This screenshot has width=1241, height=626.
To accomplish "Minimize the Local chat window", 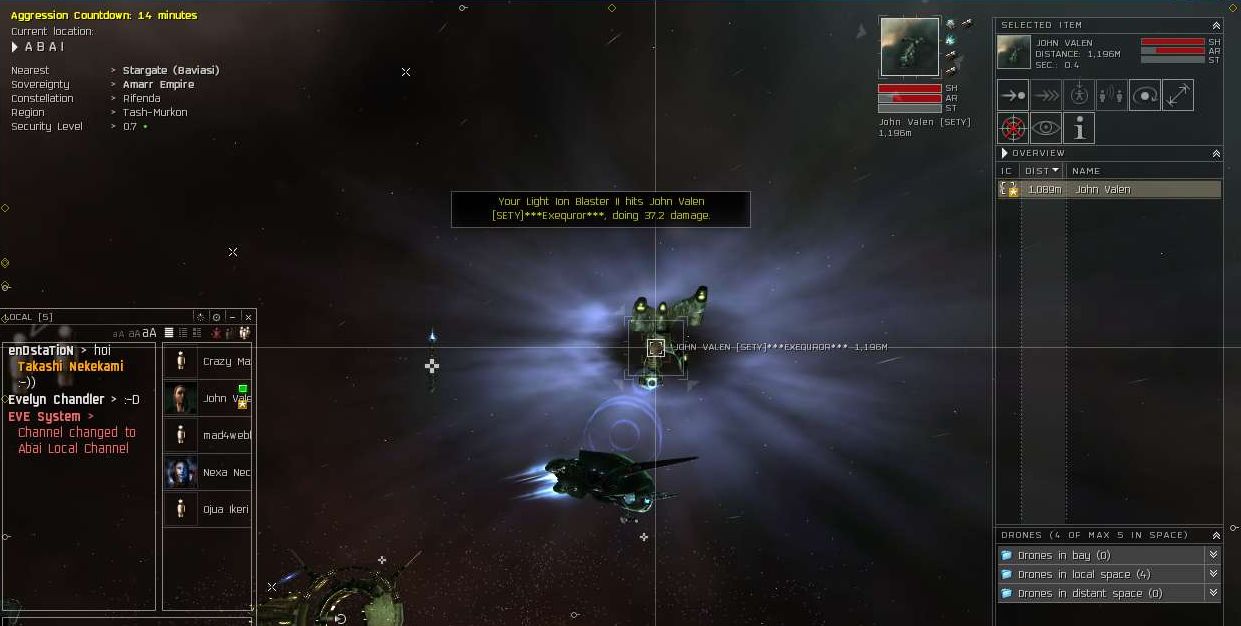I will point(232,317).
